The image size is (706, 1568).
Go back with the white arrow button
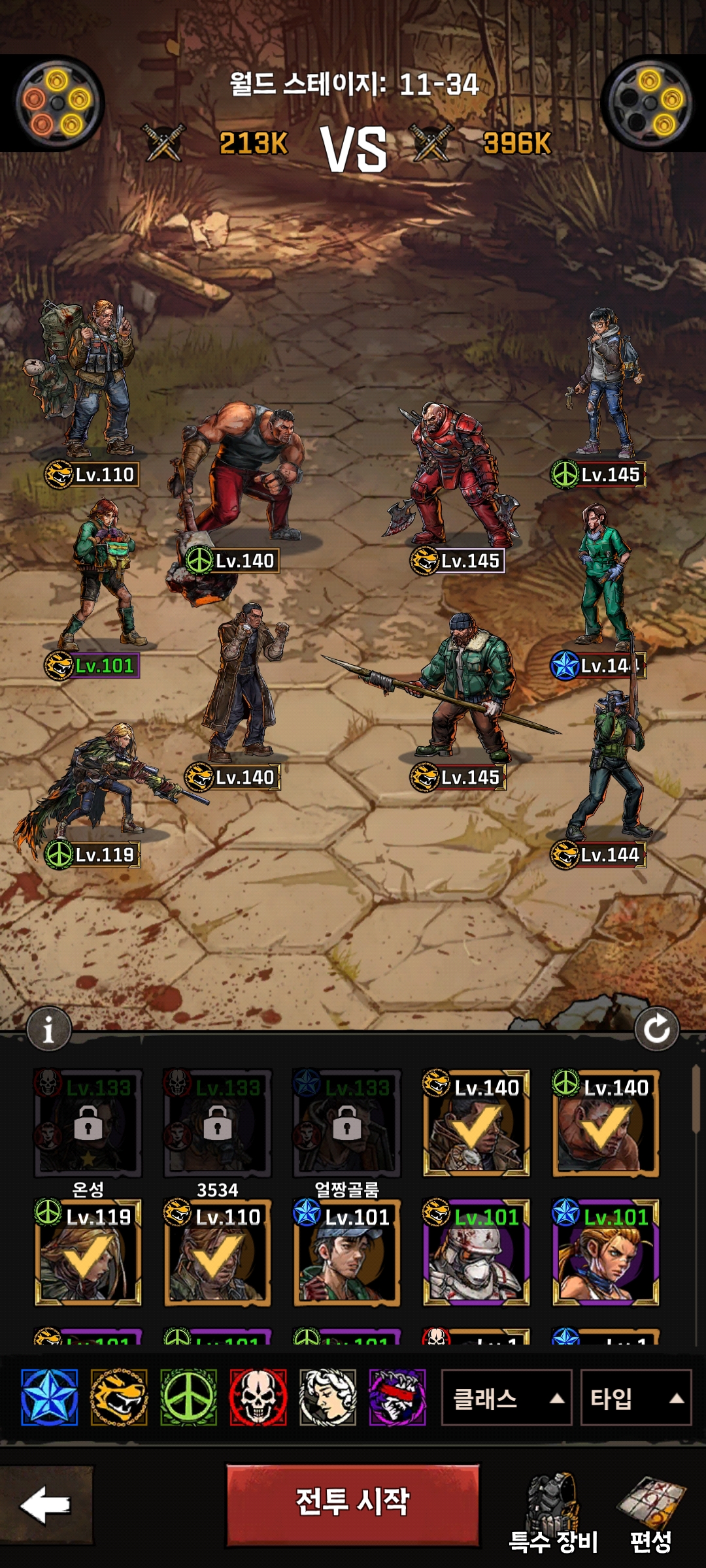(x=46, y=1505)
